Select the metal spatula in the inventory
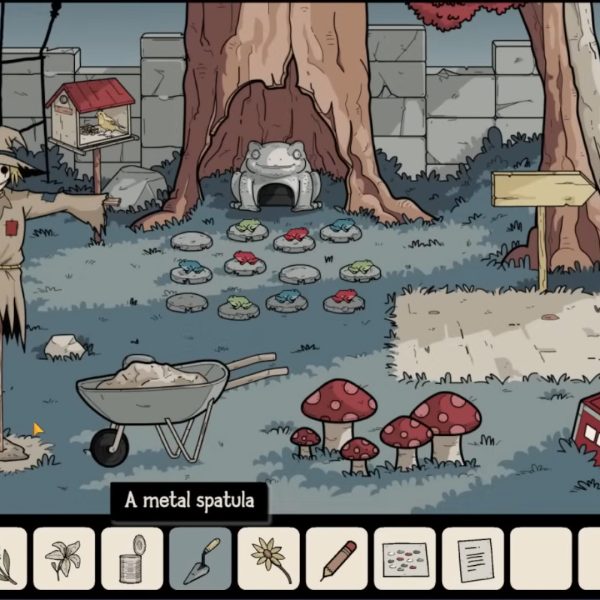This screenshot has height=600, width=600. [200, 558]
